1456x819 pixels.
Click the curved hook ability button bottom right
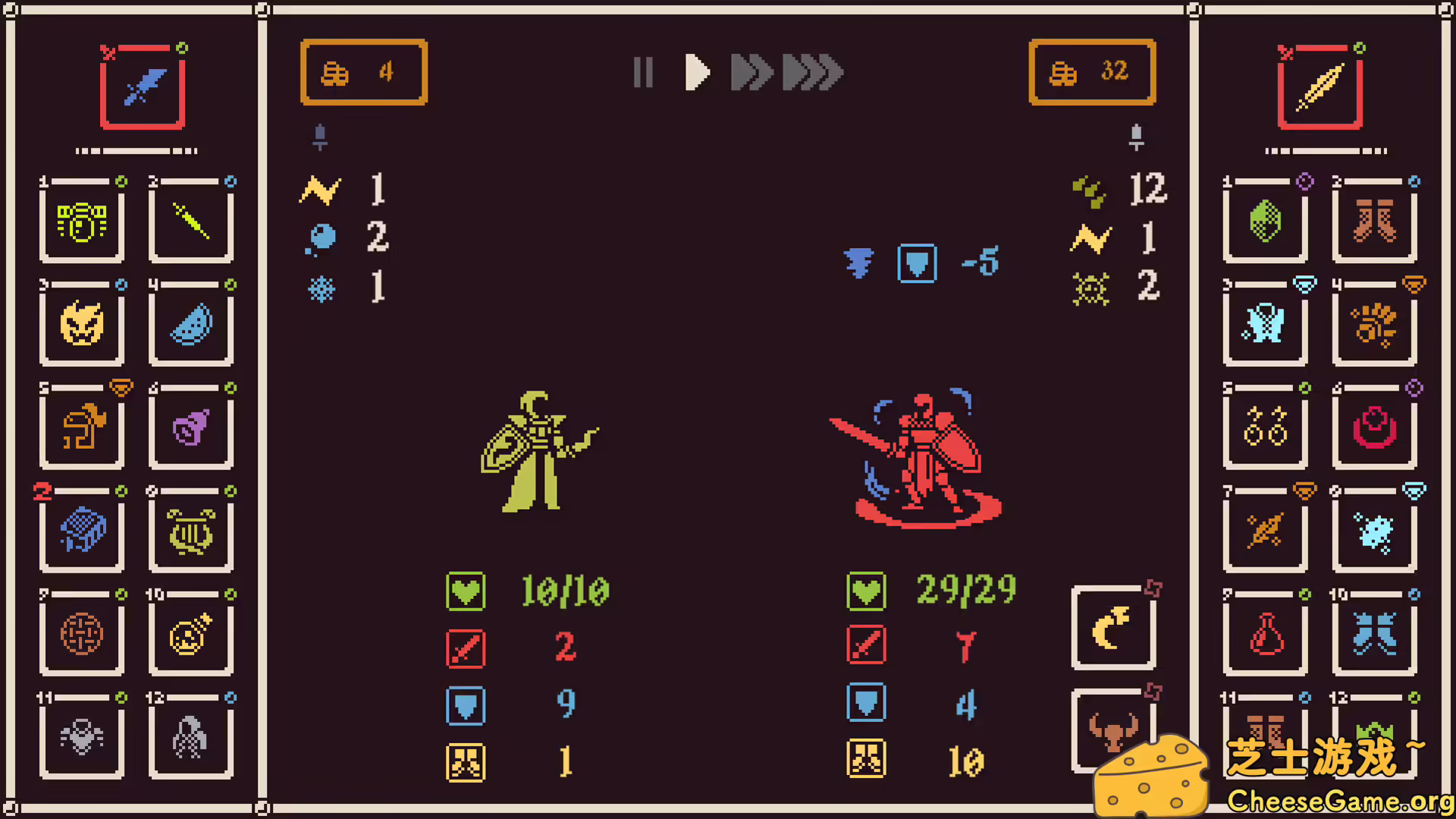click(1113, 626)
